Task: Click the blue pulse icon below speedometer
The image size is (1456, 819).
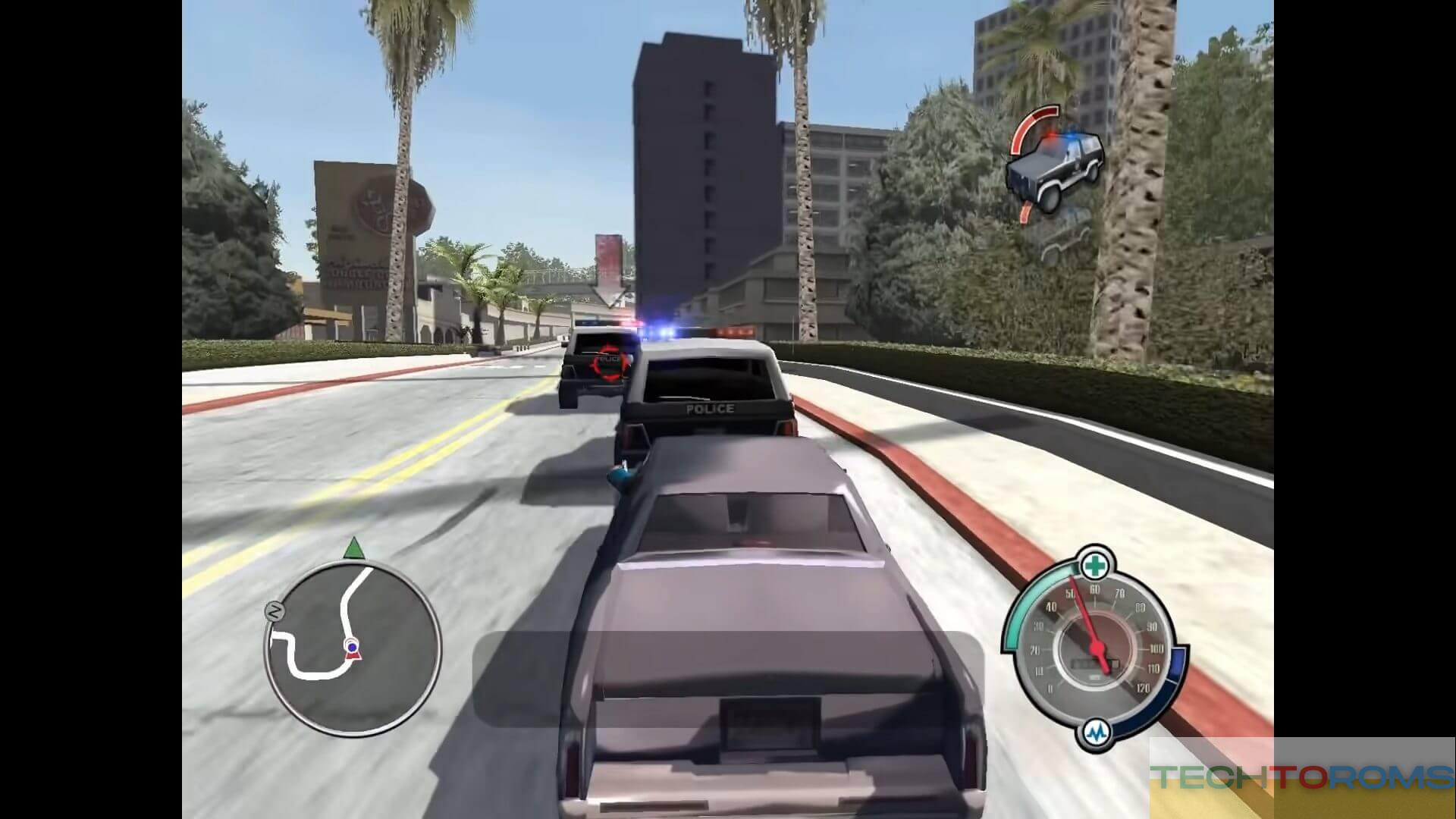Action: click(1096, 733)
